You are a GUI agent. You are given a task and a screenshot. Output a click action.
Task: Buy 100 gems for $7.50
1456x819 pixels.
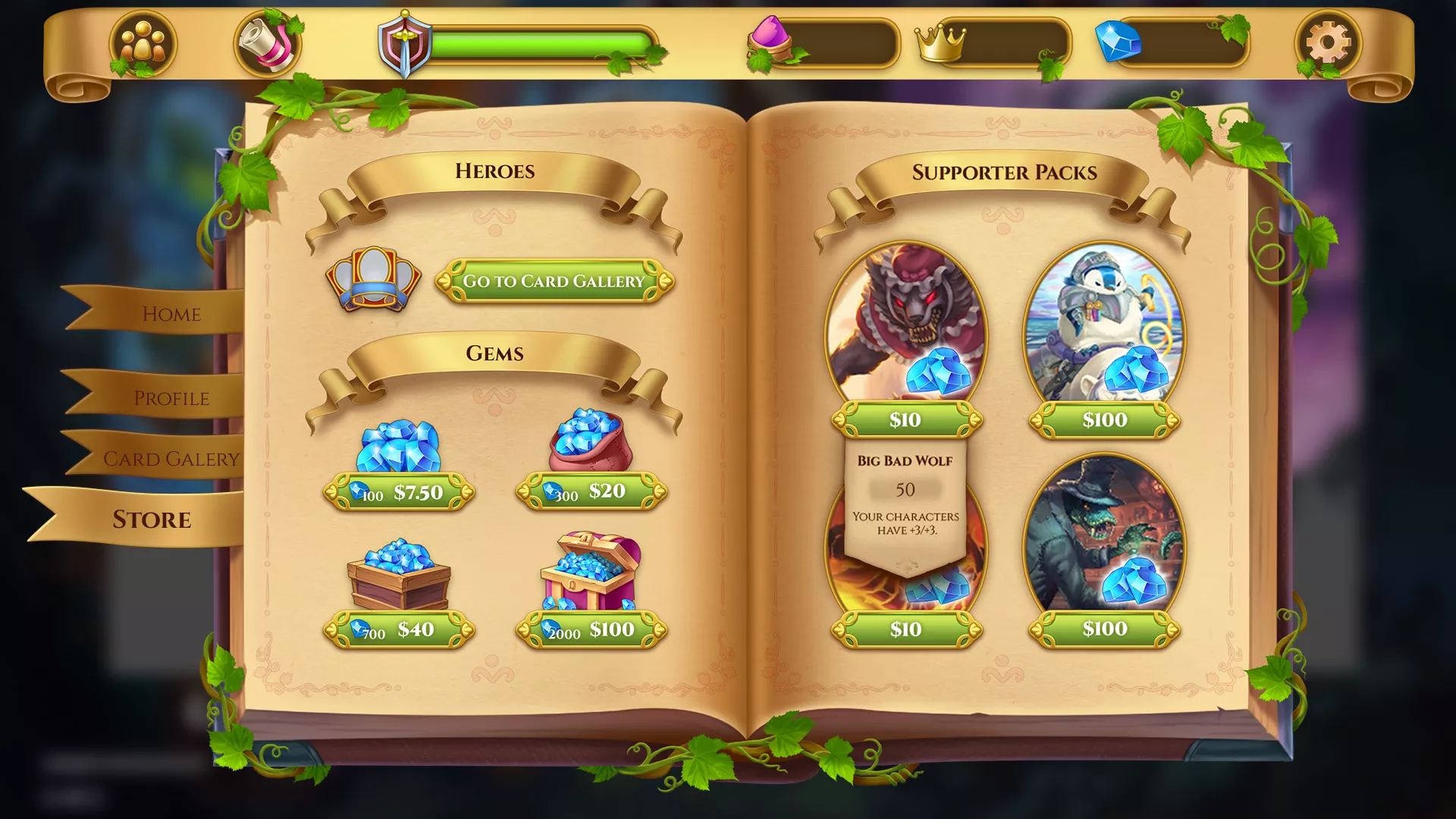400,491
